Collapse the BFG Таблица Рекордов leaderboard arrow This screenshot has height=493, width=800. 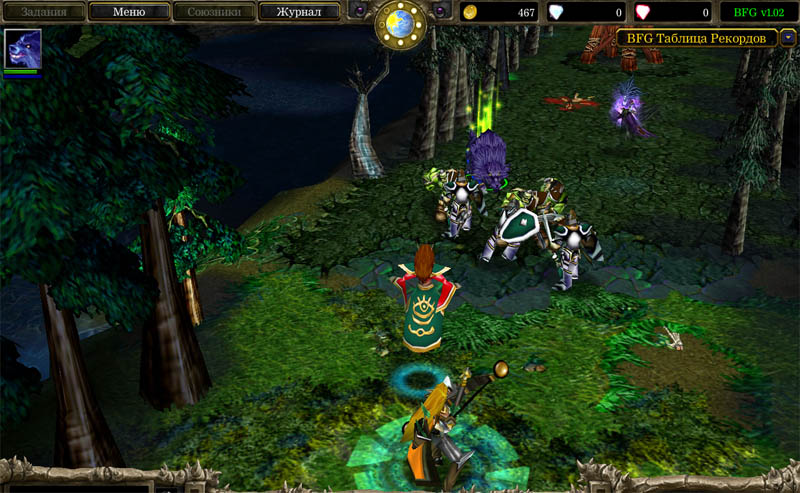789,38
